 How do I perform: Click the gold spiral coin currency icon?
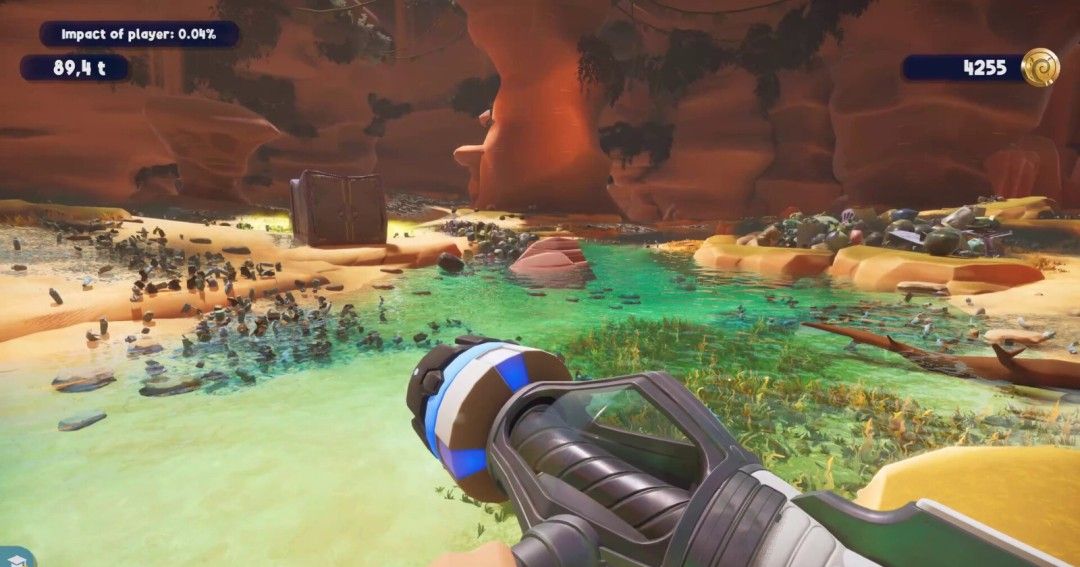(1040, 67)
